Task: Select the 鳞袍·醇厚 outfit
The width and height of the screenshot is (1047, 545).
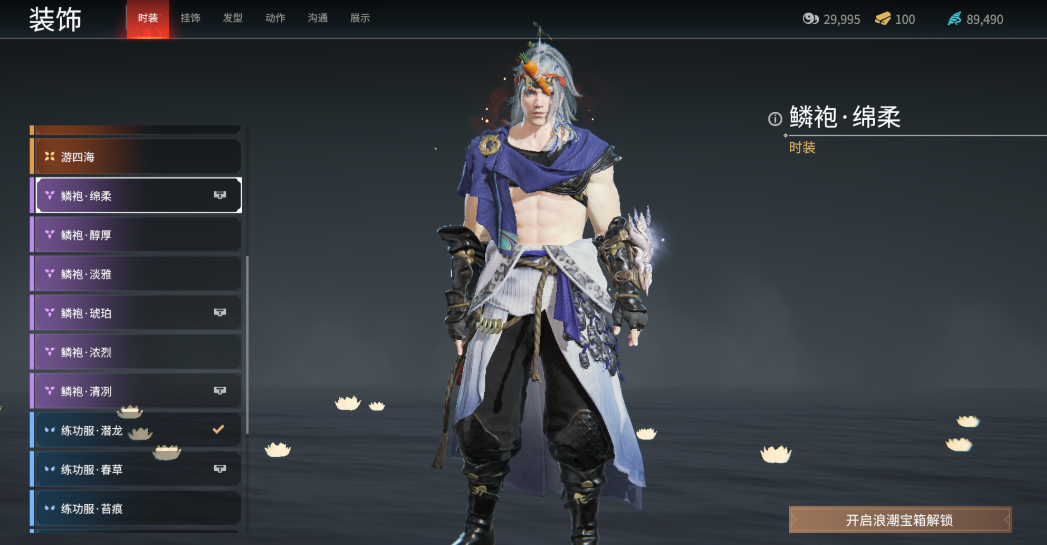Action: tap(138, 235)
